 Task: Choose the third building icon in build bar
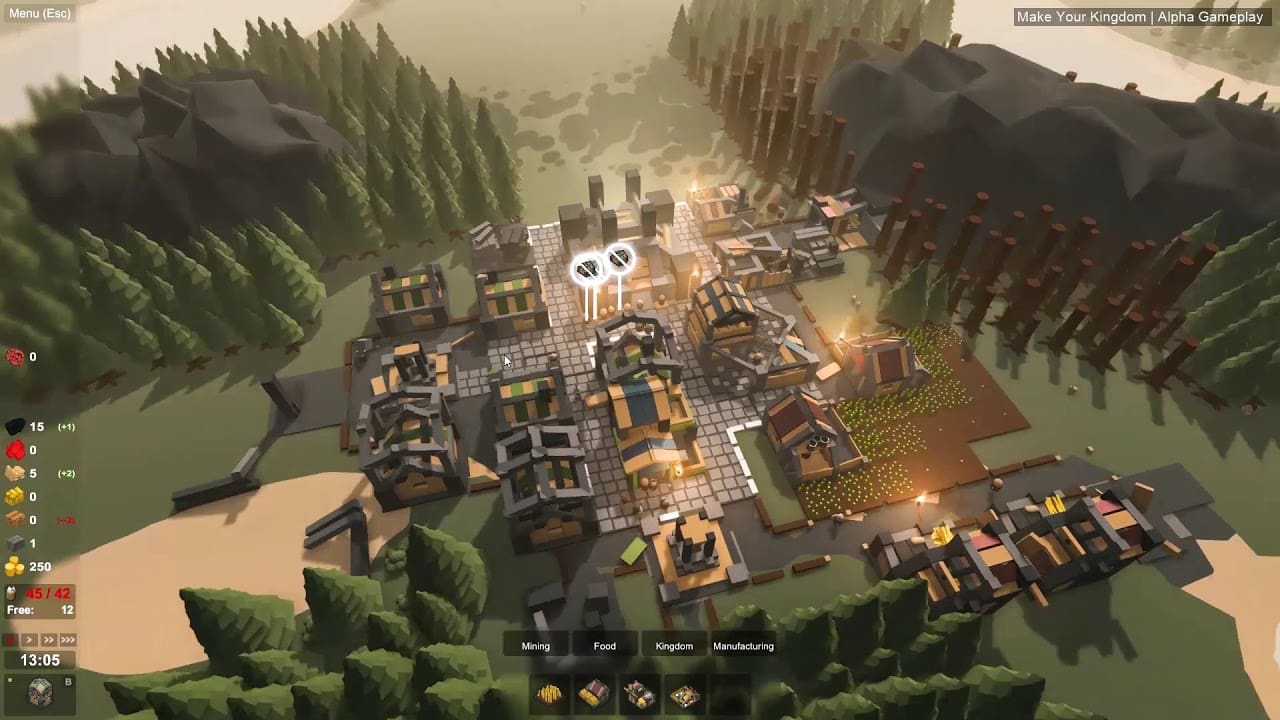coord(640,695)
